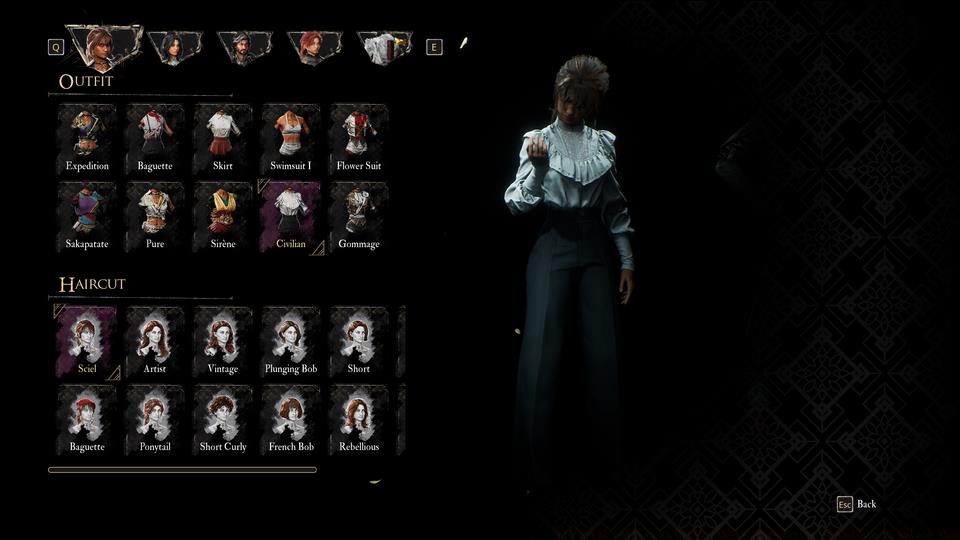Pick the Swimsuit I outfit
The width and height of the screenshot is (960, 540).
[x=291, y=138]
